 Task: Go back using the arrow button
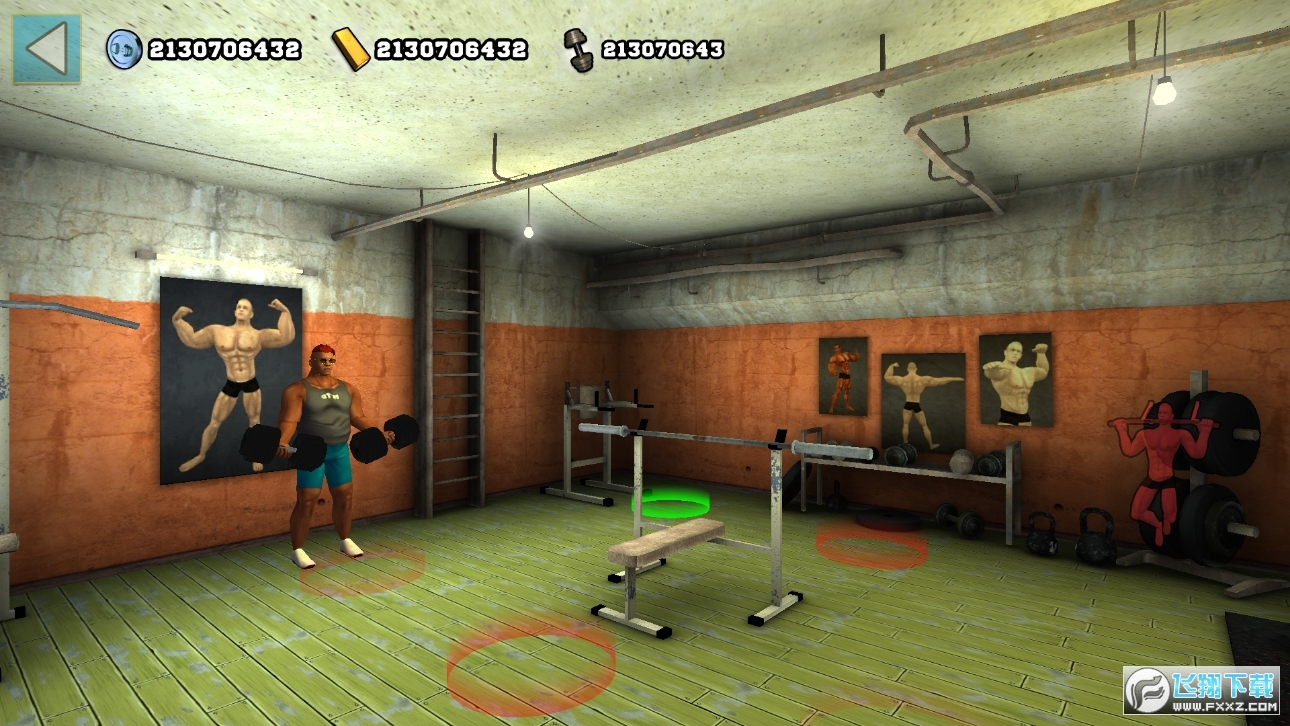click(x=46, y=48)
